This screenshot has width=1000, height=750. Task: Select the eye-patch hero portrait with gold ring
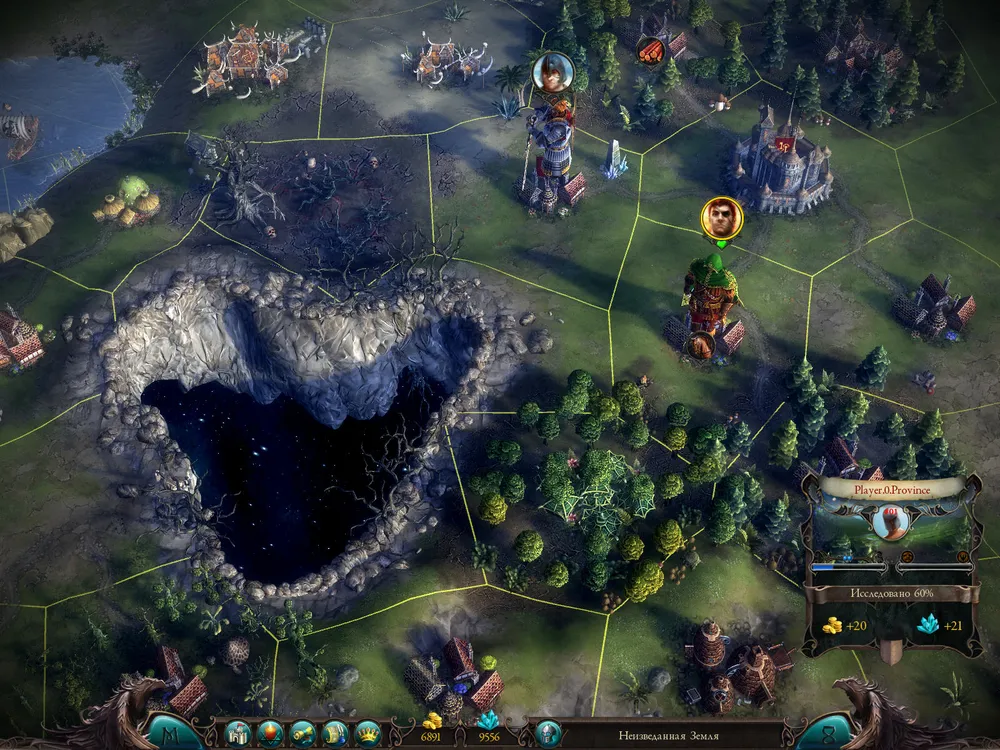point(719,218)
